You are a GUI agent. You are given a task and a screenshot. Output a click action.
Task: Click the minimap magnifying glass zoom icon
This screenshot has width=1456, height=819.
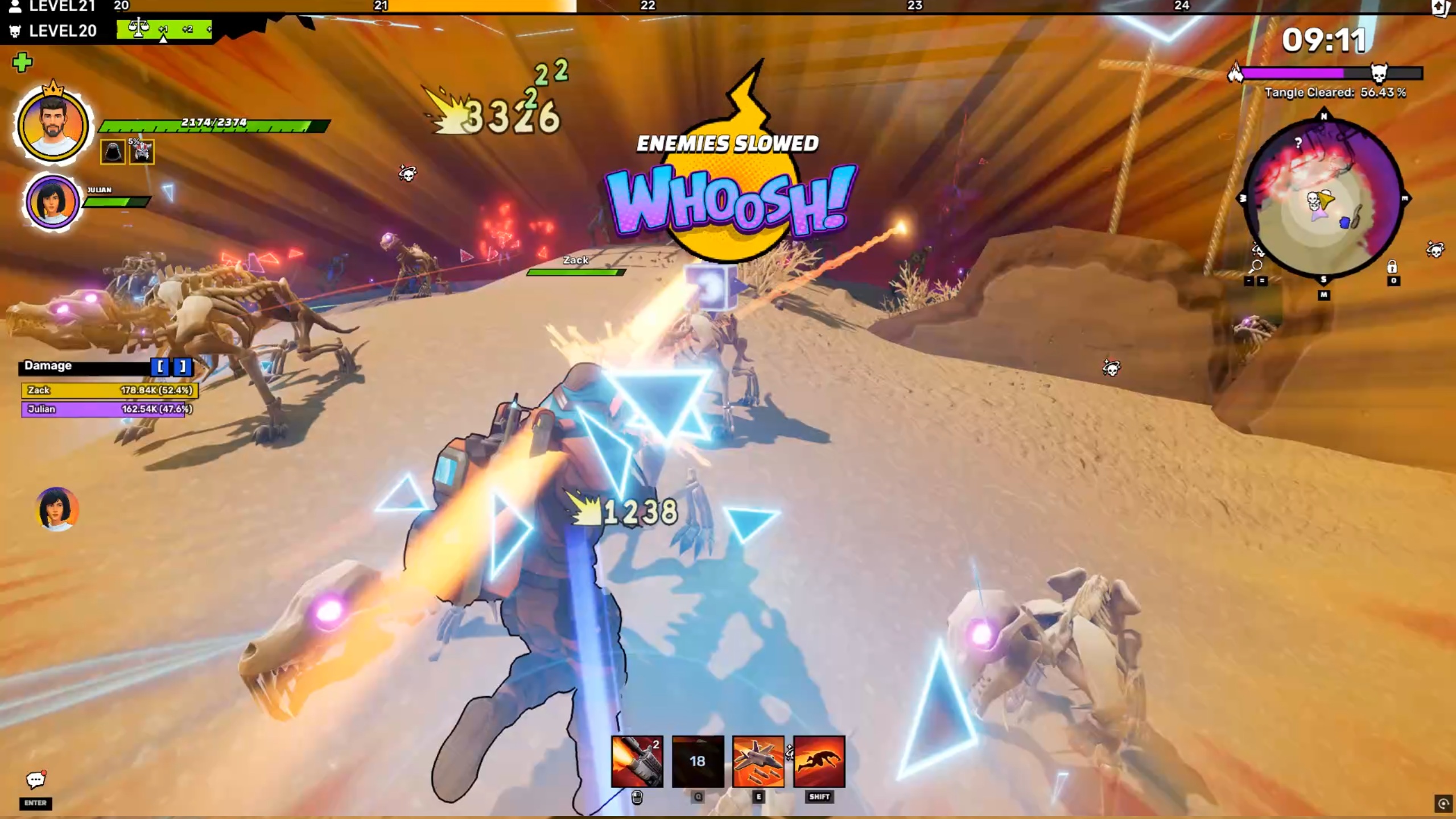1256,266
